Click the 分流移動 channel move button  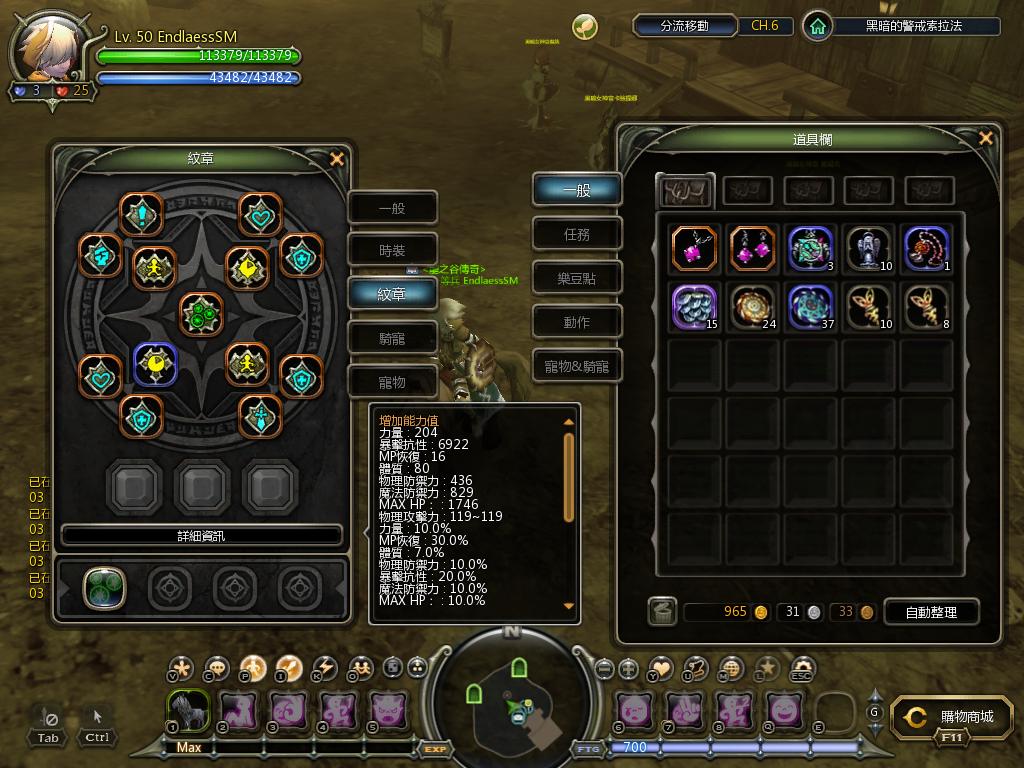click(685, 26)
